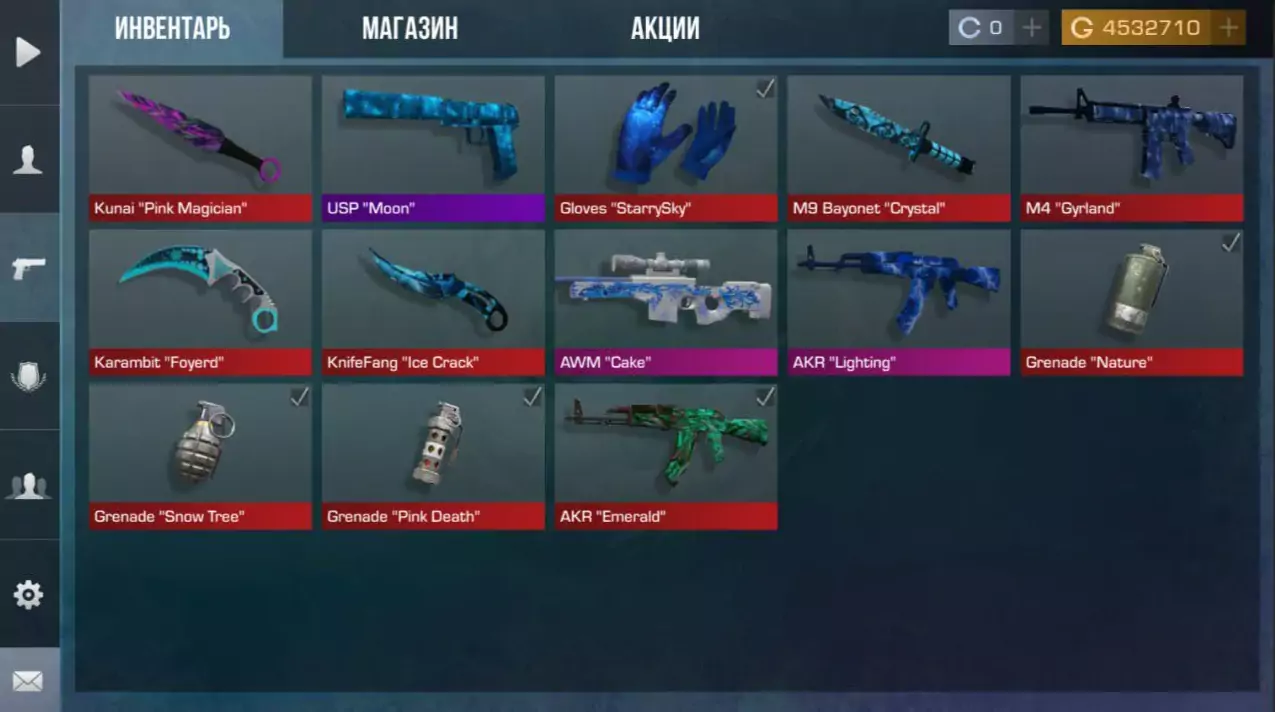Select the KnifeFang "Ice Crack" item

point(433,302)
